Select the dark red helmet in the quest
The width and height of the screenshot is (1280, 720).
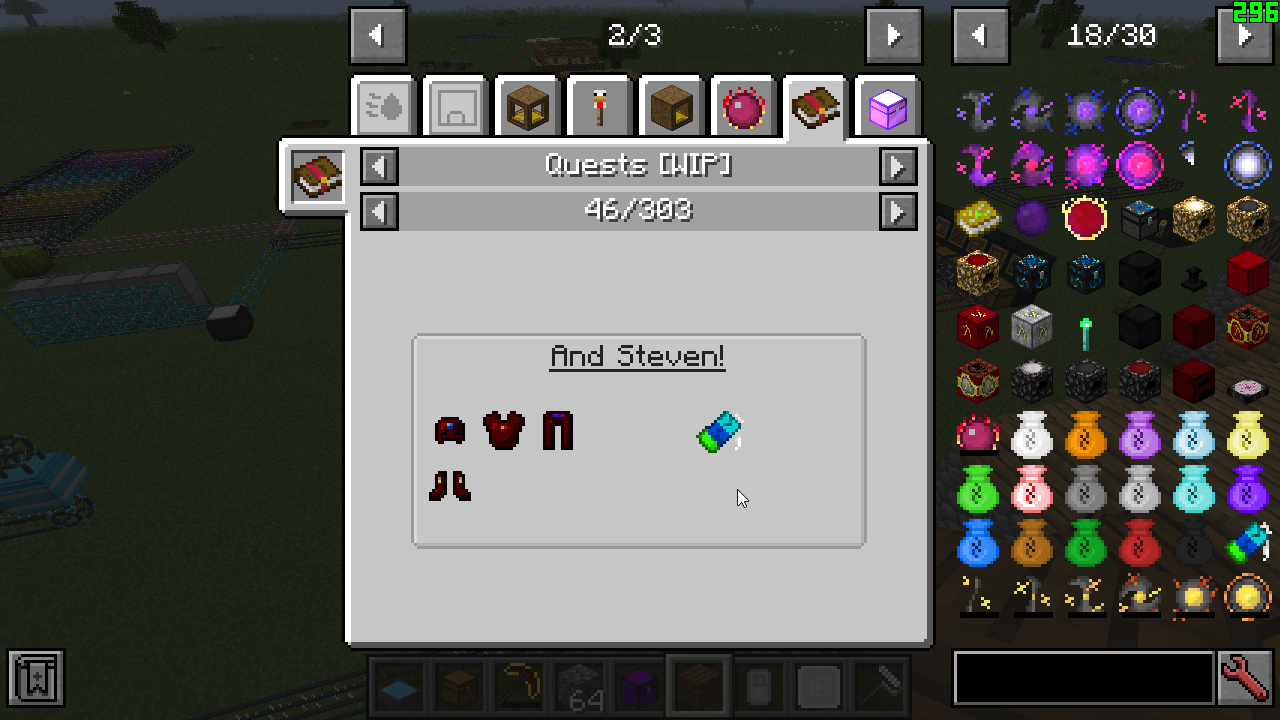coord(450,431)
